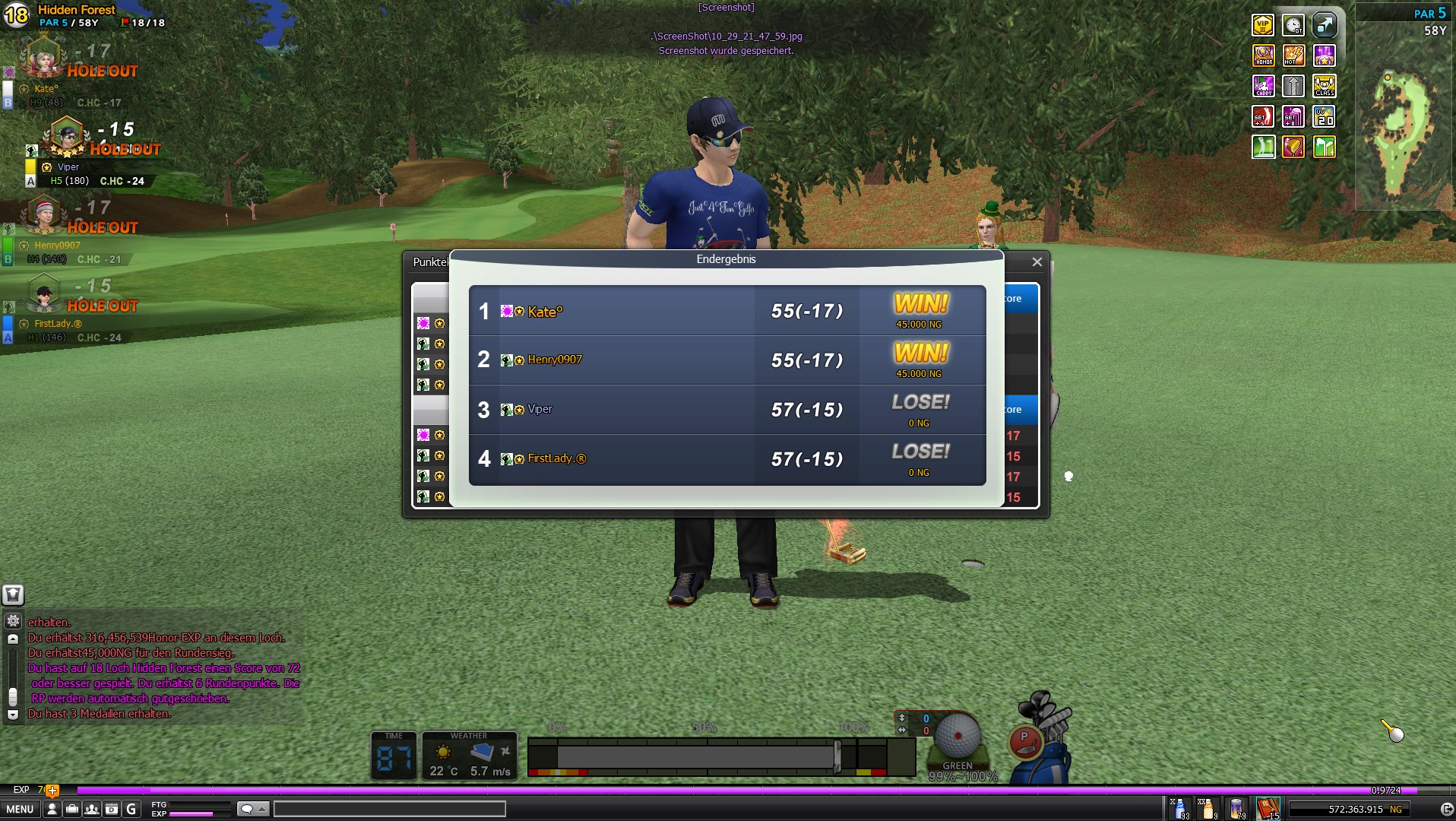Open the bag inventory icon

pyautogui.click(x=72, y=809)
